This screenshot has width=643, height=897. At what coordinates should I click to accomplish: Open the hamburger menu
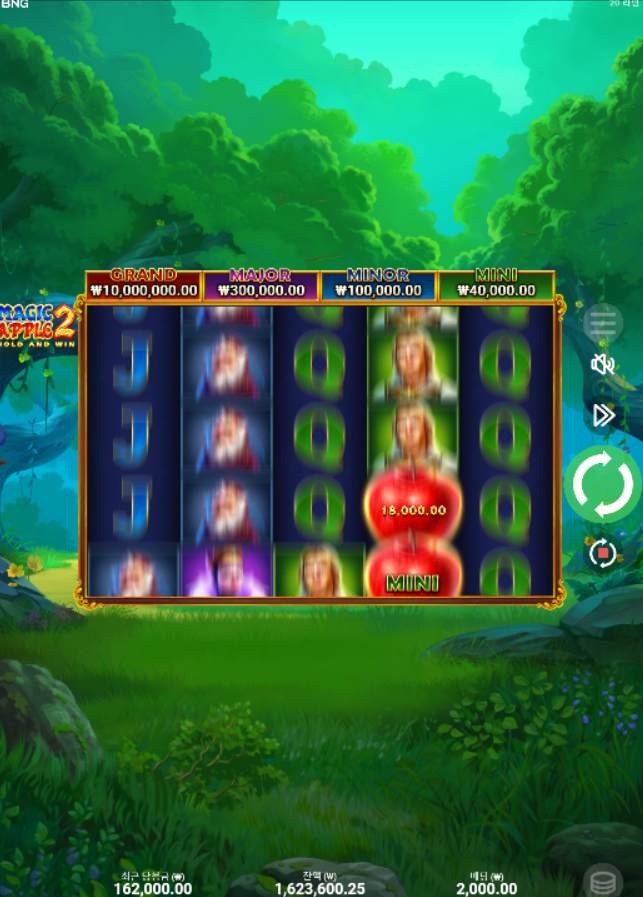[603, 323]
